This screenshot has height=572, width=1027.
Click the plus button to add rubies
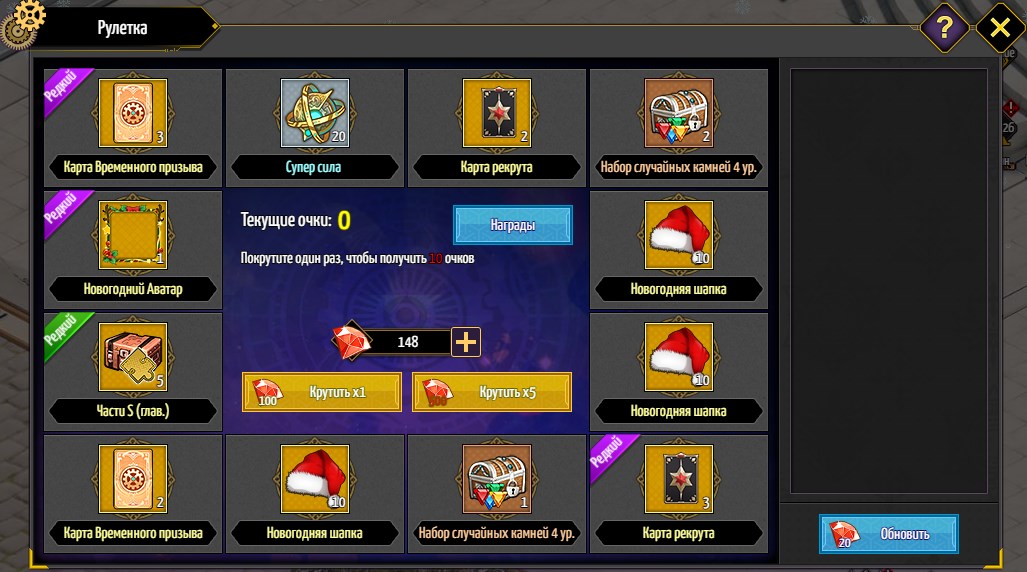tap(467, 342)
